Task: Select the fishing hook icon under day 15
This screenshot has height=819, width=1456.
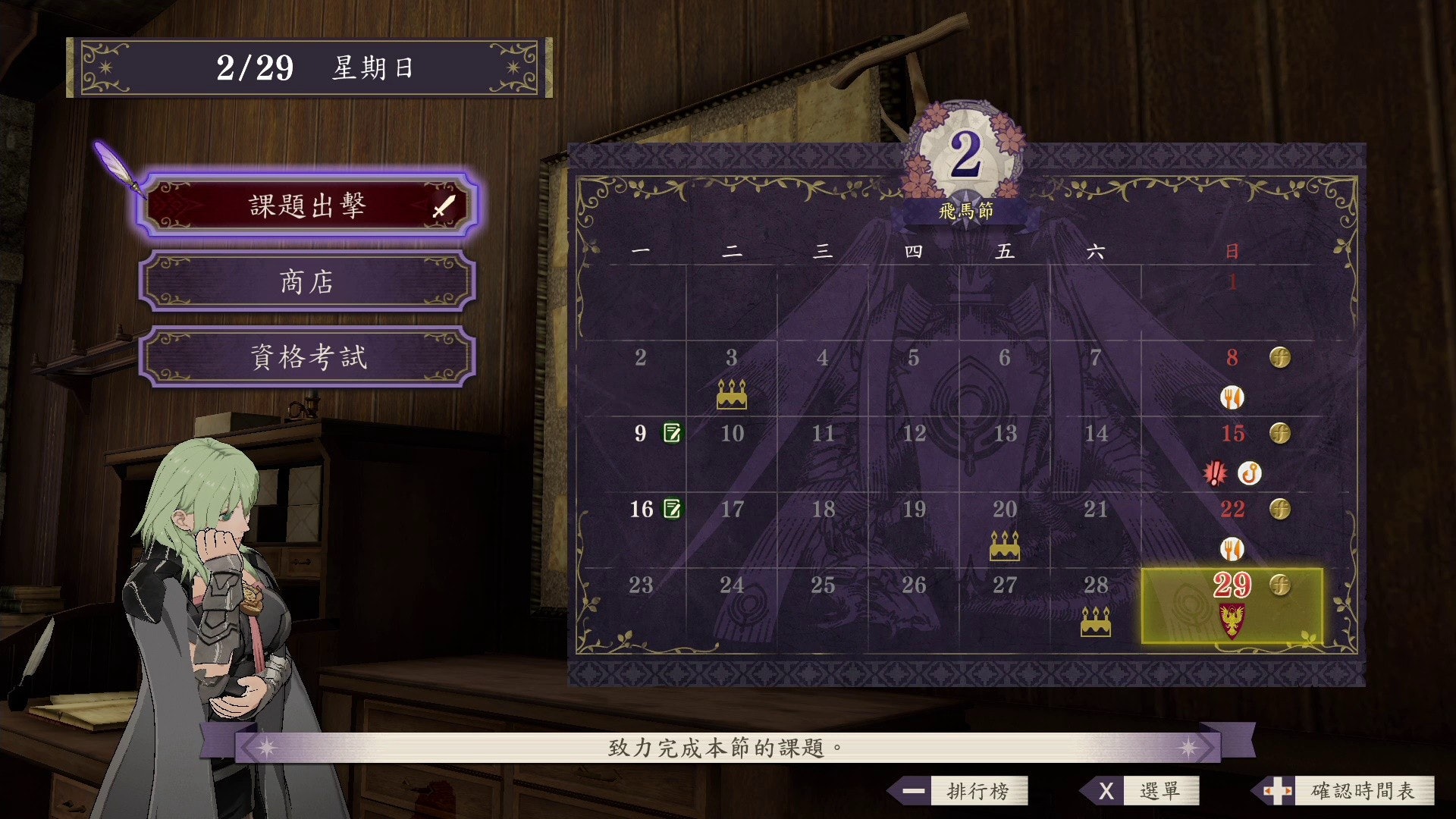Action: click(x=1249, y=473)
